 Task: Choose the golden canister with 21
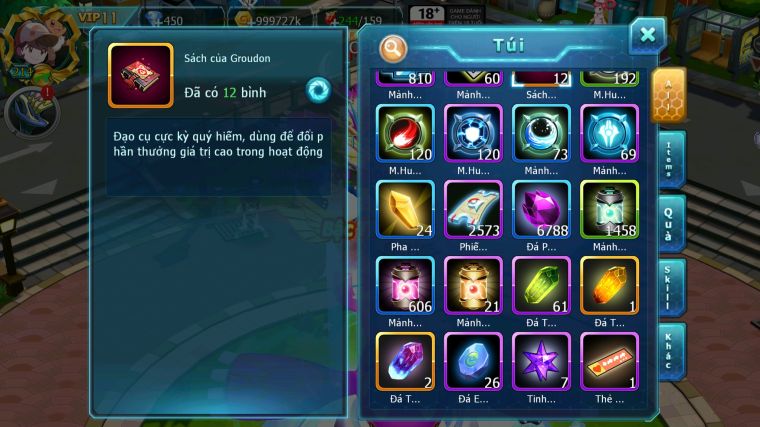pos(473,286)
